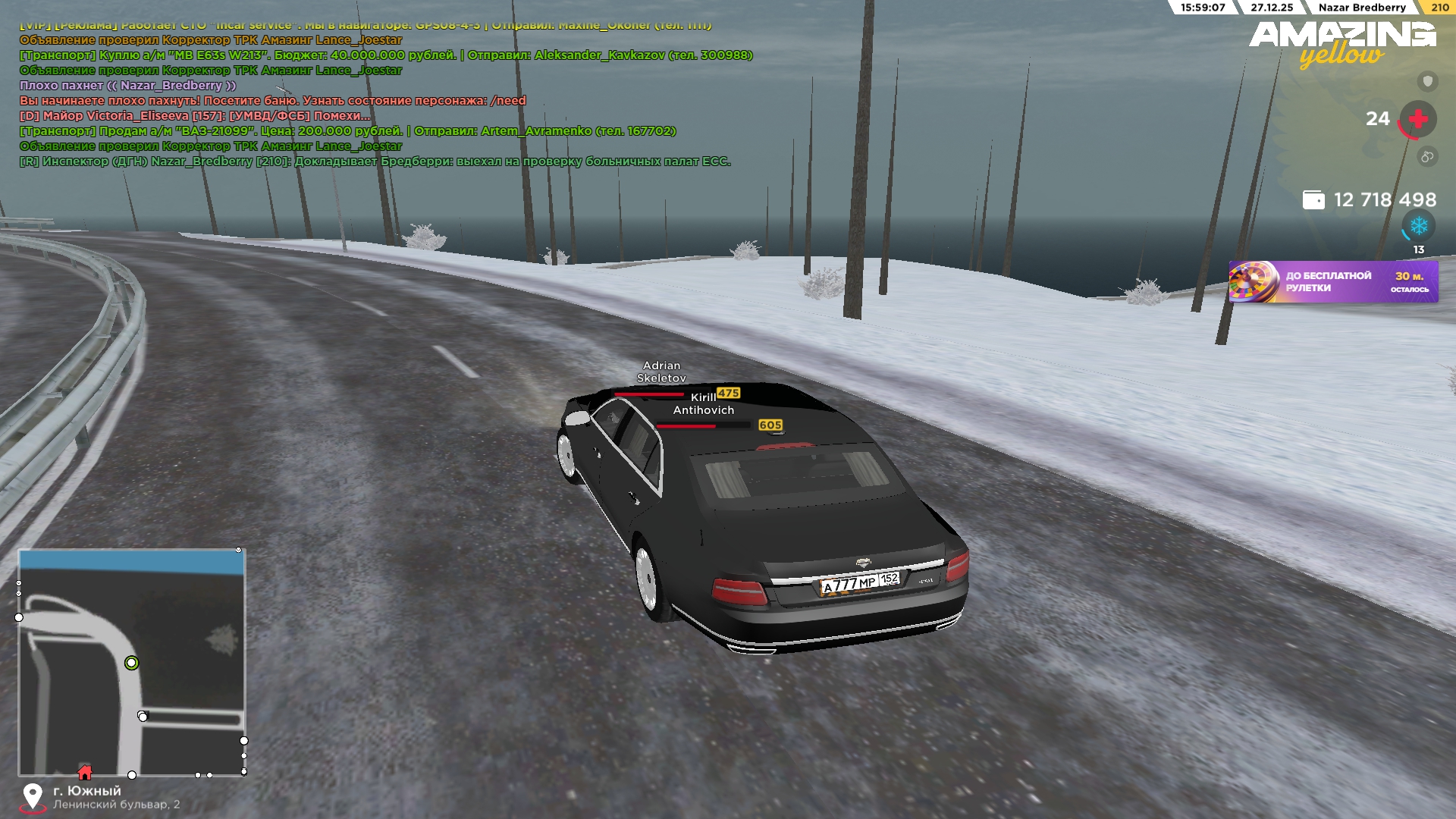
Task: Click the 605 health value badge
Action: [x=771, y=426]
